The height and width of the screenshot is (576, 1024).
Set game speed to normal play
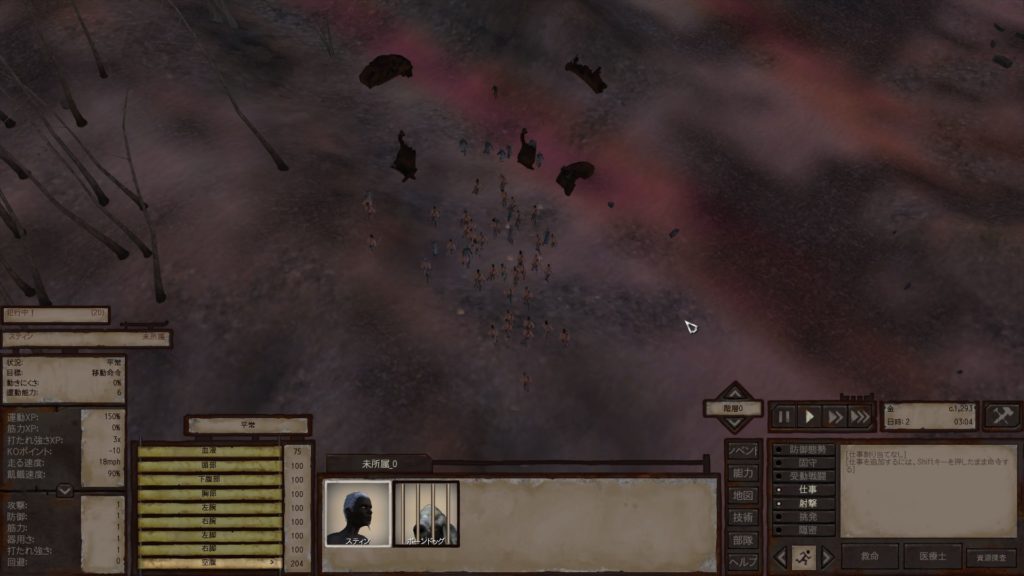810,416
